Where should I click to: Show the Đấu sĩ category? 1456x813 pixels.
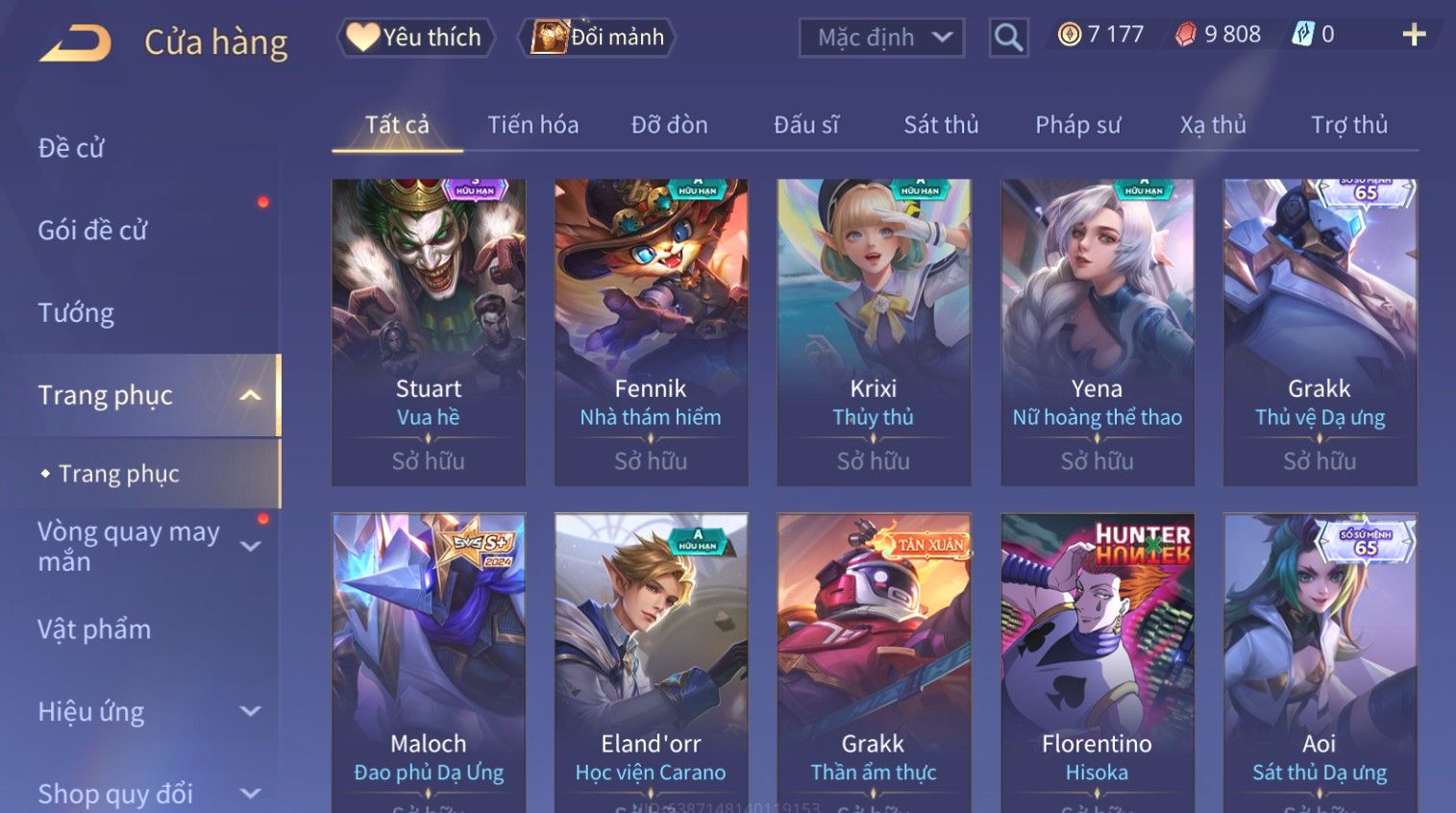(806, 125)
